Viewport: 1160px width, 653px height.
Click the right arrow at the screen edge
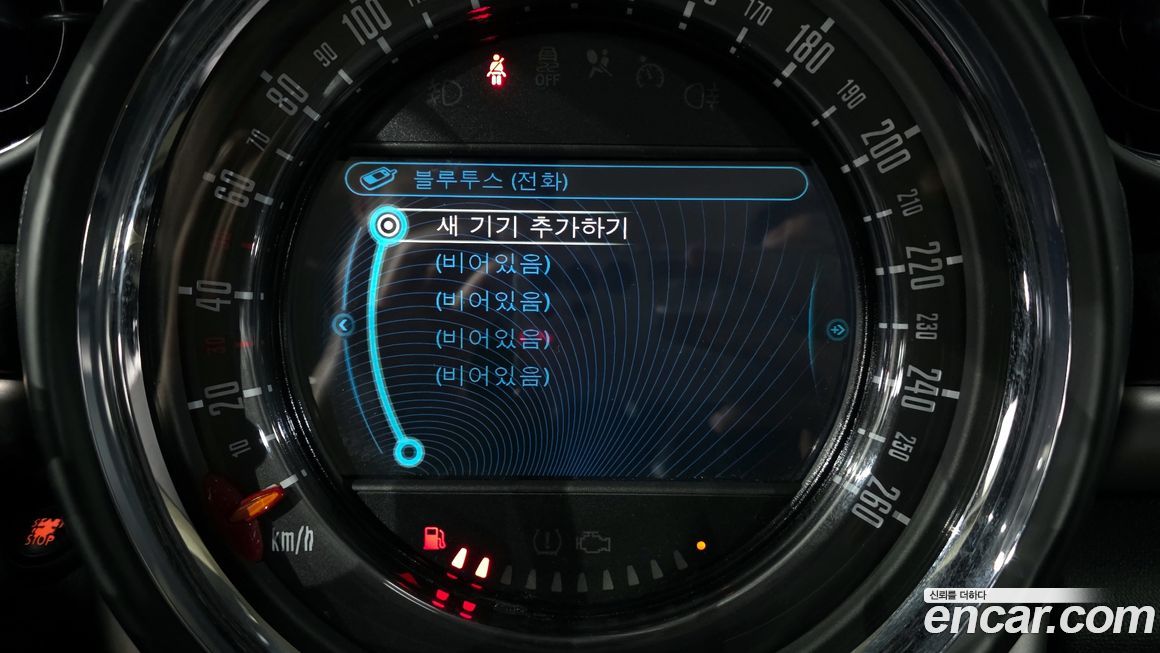tap(837, 326)
